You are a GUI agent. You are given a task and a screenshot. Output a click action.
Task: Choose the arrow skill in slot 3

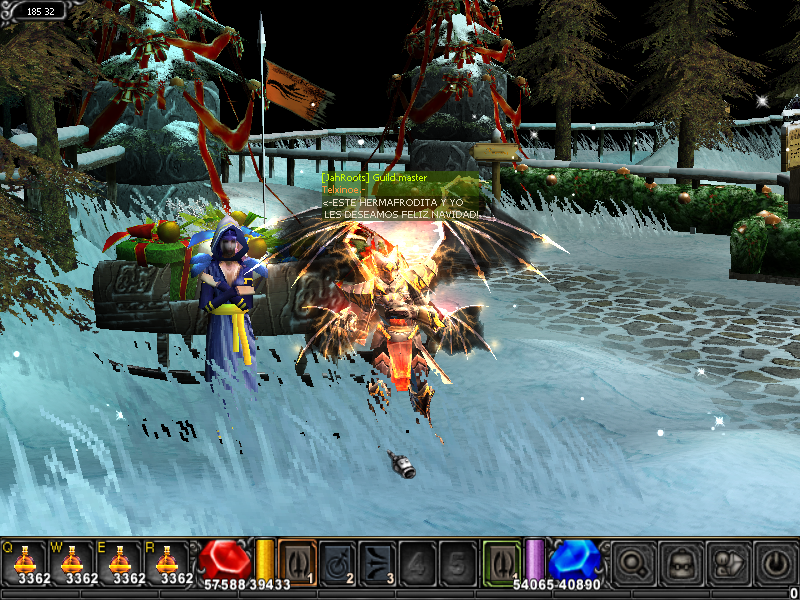tap(377, 560)
